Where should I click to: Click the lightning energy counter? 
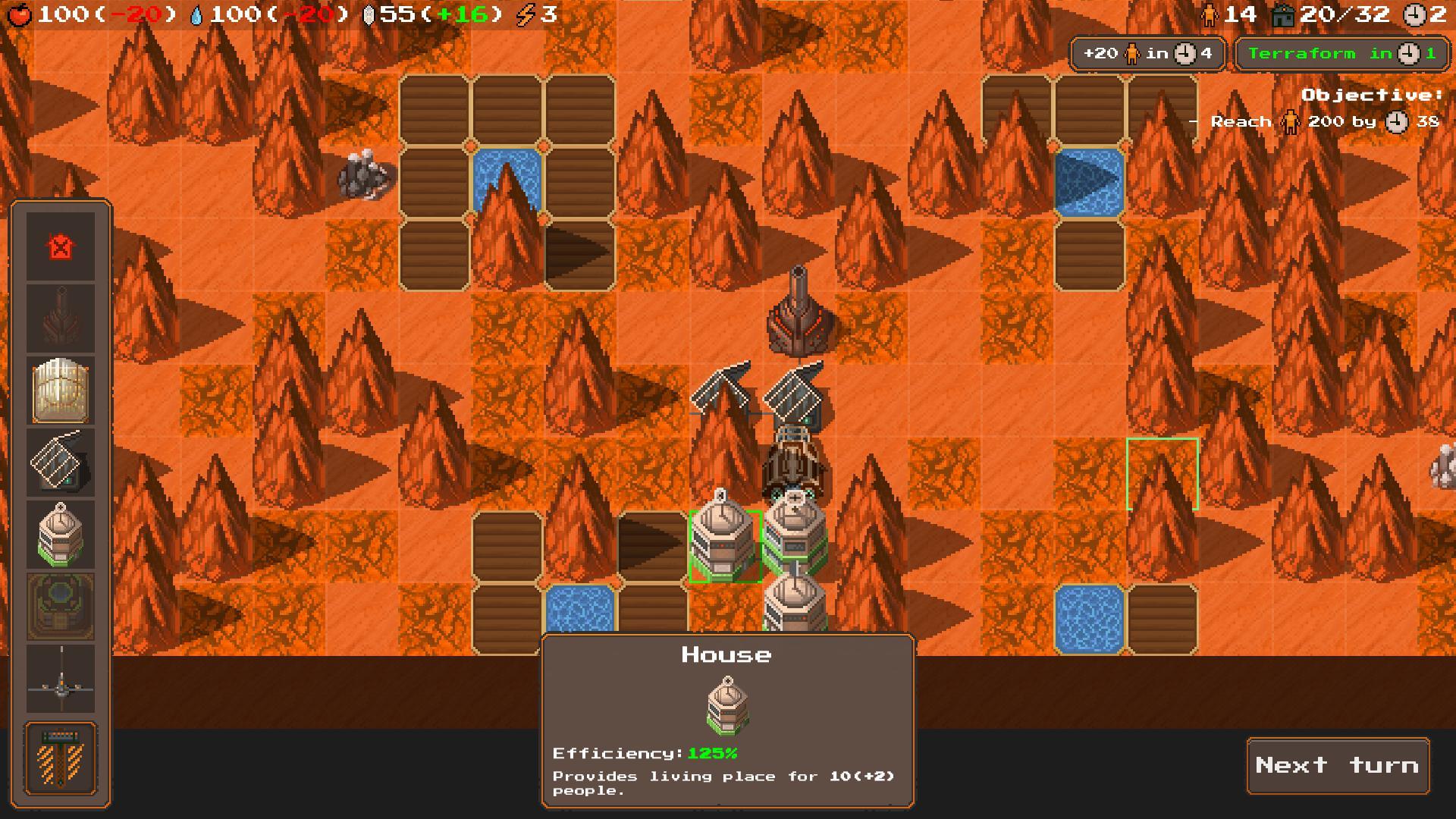531,13
